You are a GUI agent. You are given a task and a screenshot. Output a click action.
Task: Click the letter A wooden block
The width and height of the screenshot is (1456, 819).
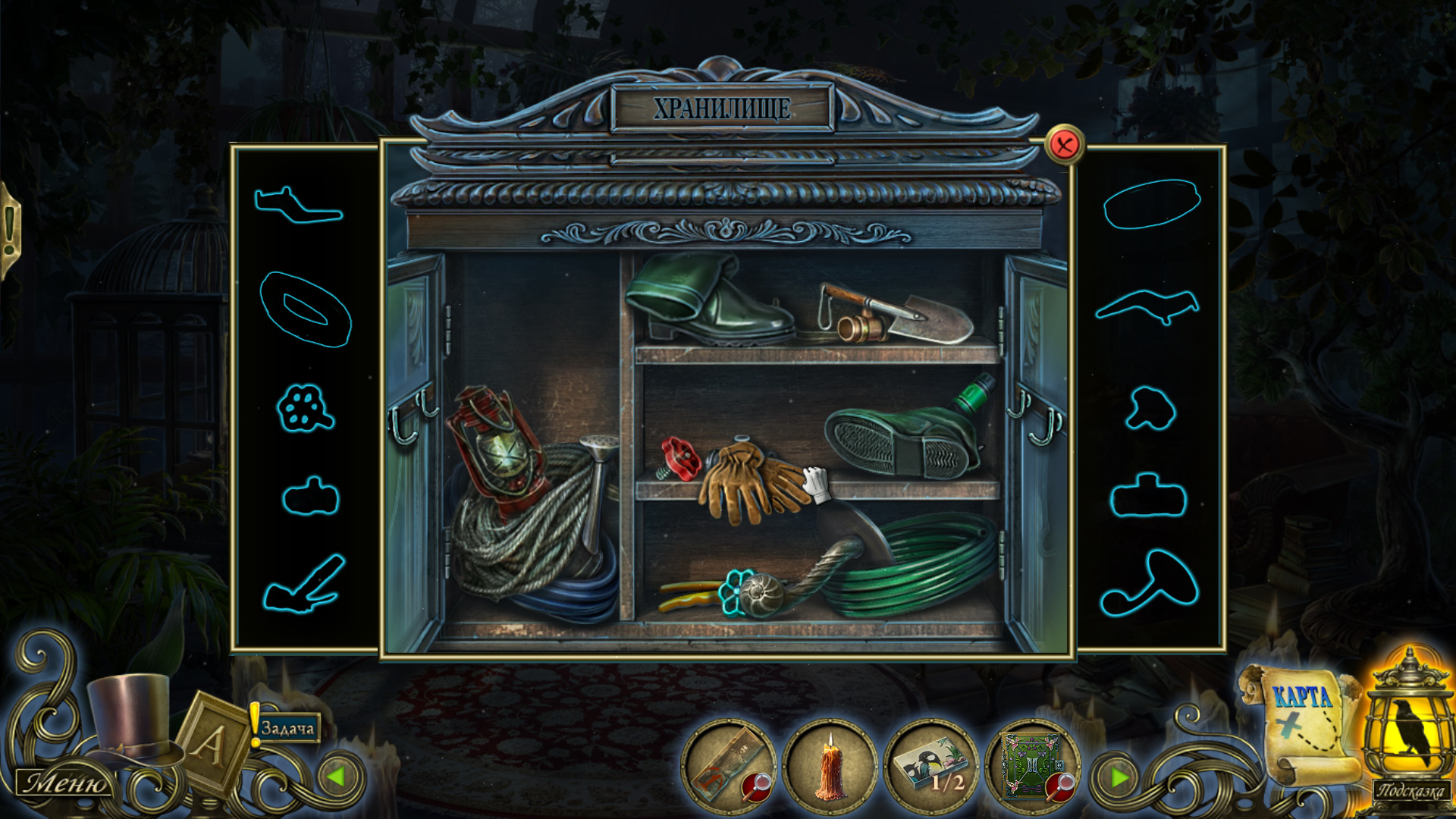click(x=211, y=743)
